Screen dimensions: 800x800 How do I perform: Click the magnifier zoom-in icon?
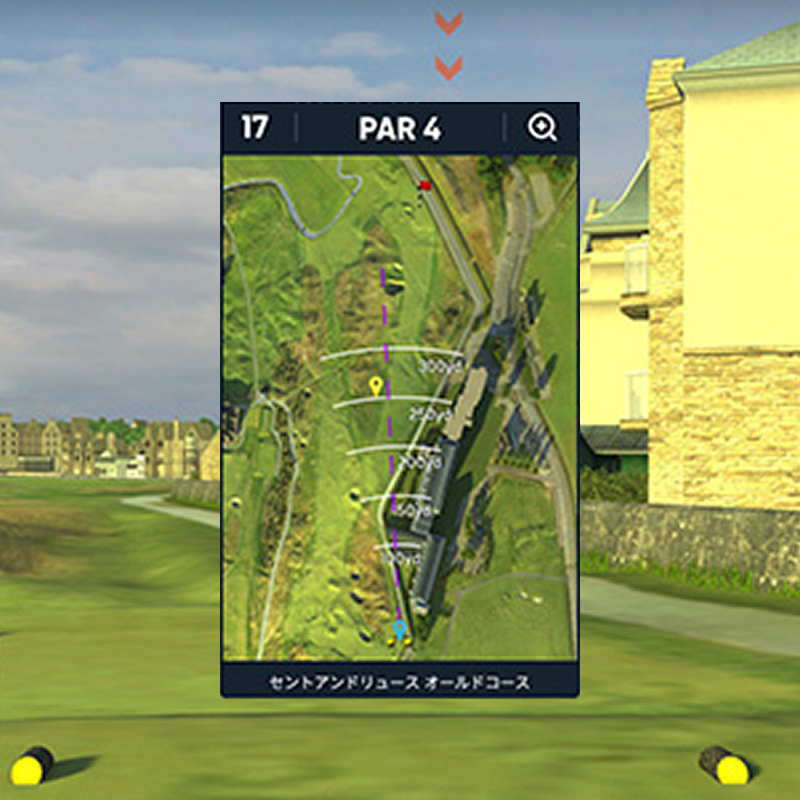click(542, 128)
